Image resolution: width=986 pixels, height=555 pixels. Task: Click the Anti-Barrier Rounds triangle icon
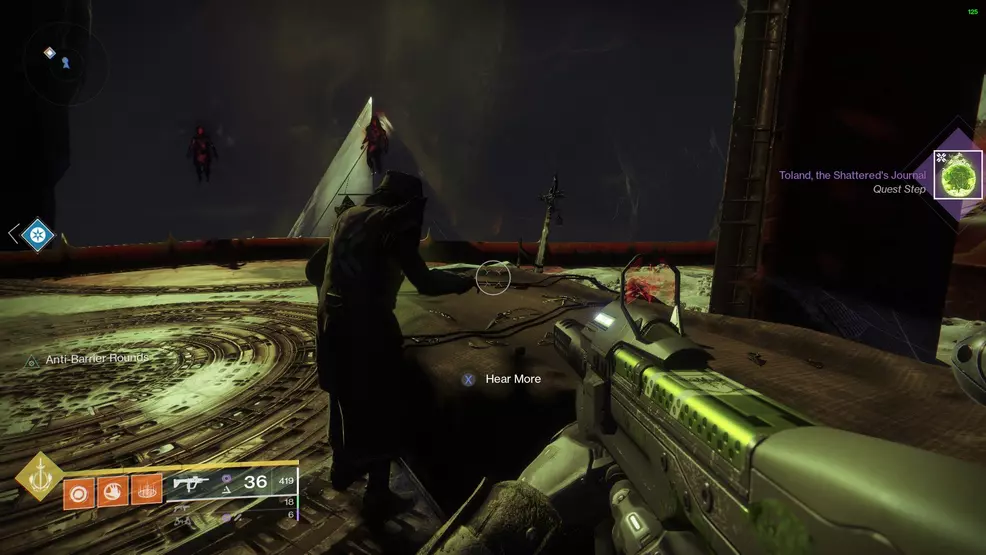tap(31, 360)
